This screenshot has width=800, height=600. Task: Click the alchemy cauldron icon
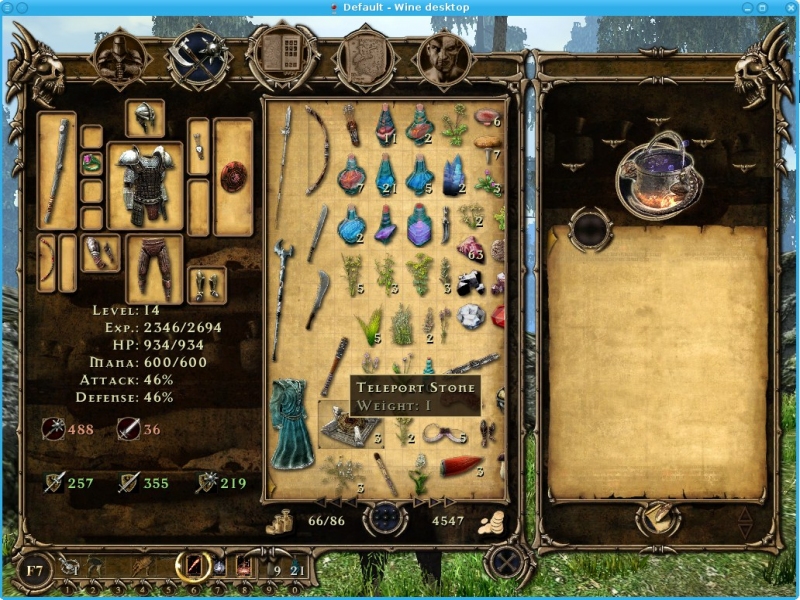click(x=656, y=175)
